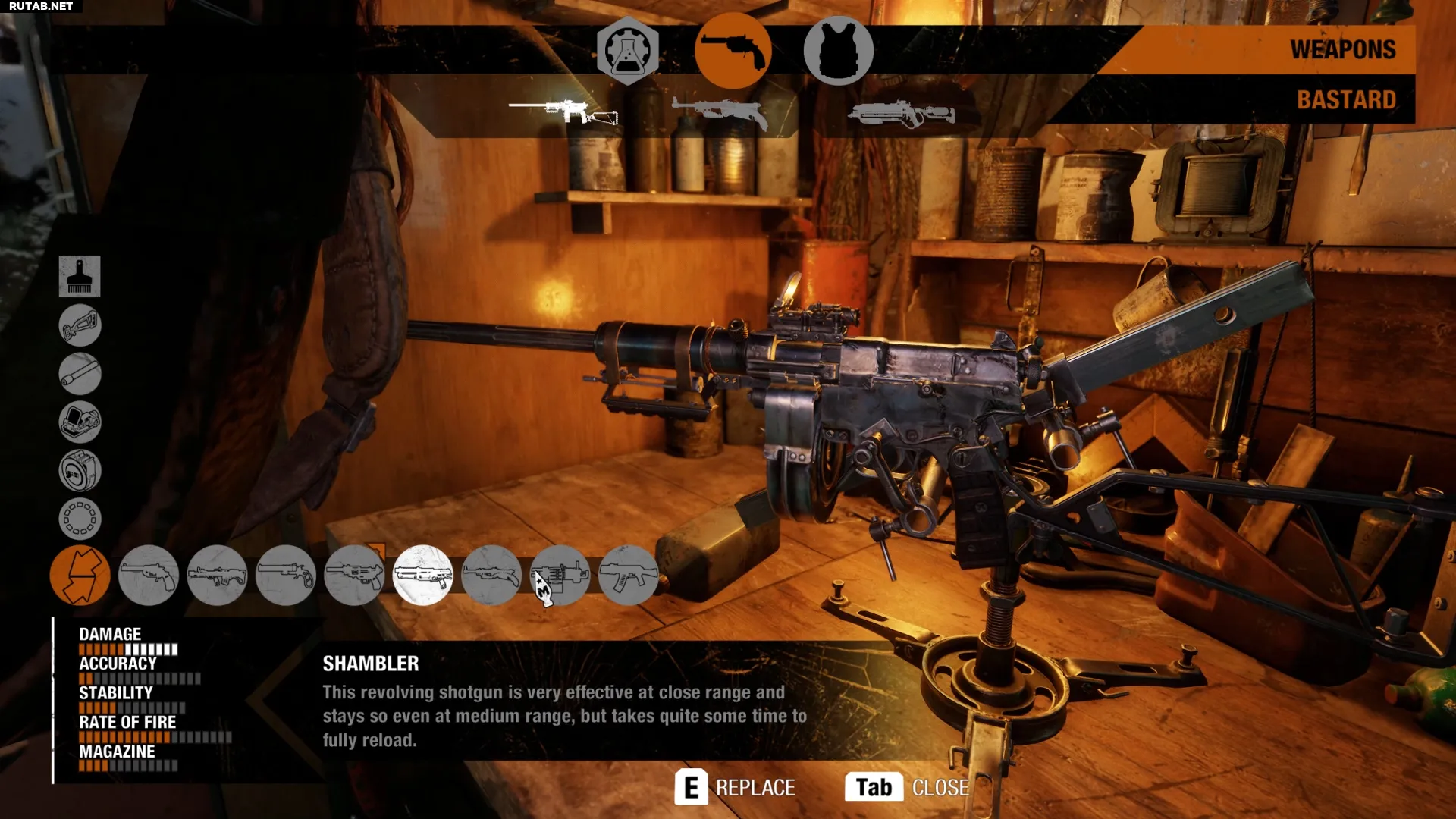Choose the middle equipped weapon silhouette
The width and height of the screenshot is (1456, 819).
tap(720, 113)
